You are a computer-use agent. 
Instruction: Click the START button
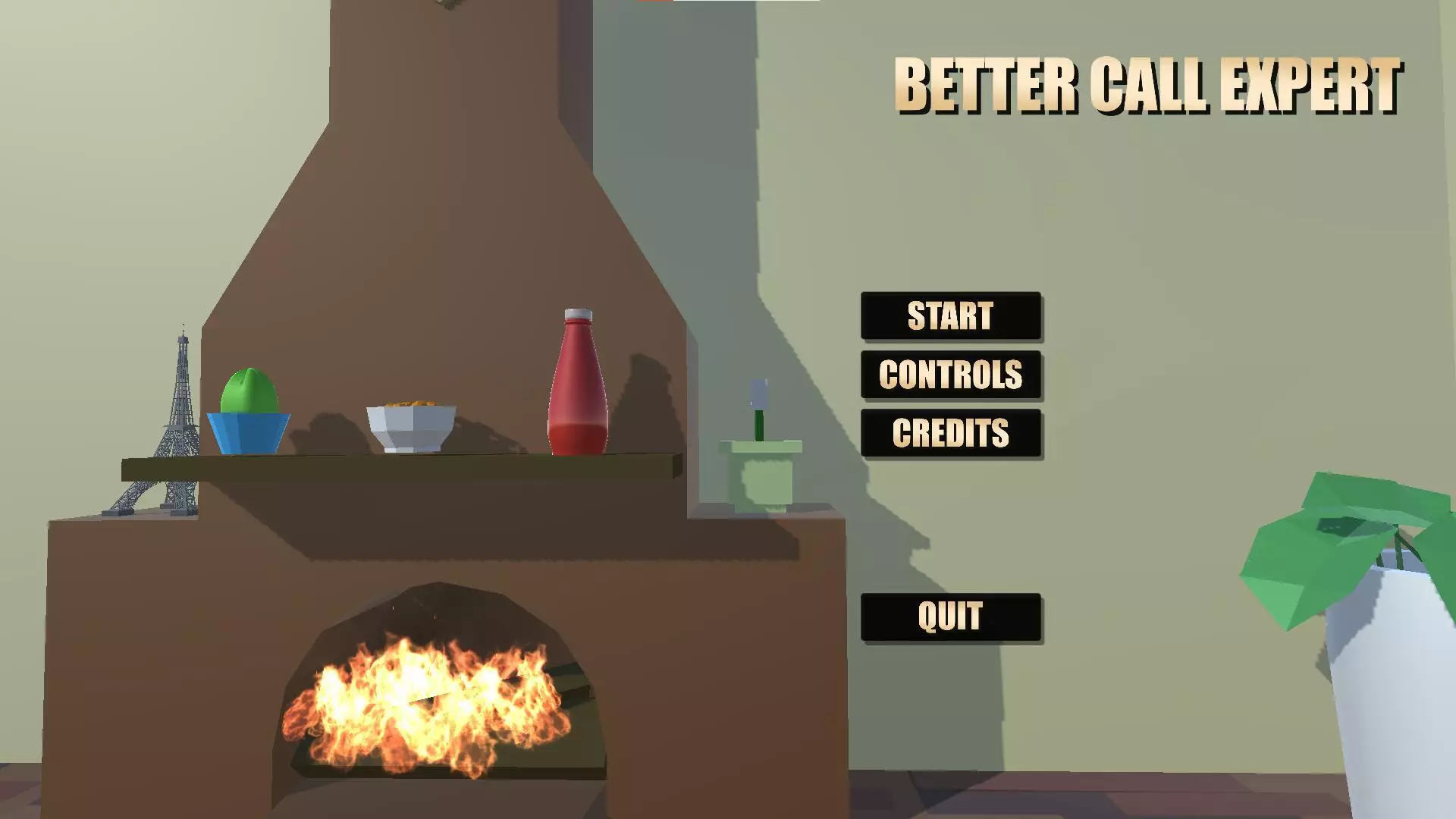(x=950, y=315)
